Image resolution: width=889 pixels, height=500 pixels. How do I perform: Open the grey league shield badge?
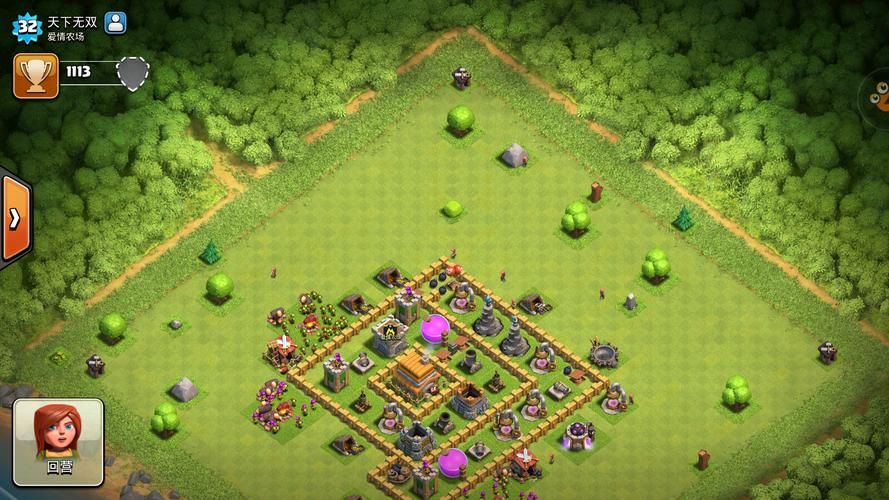pos(133,73)
